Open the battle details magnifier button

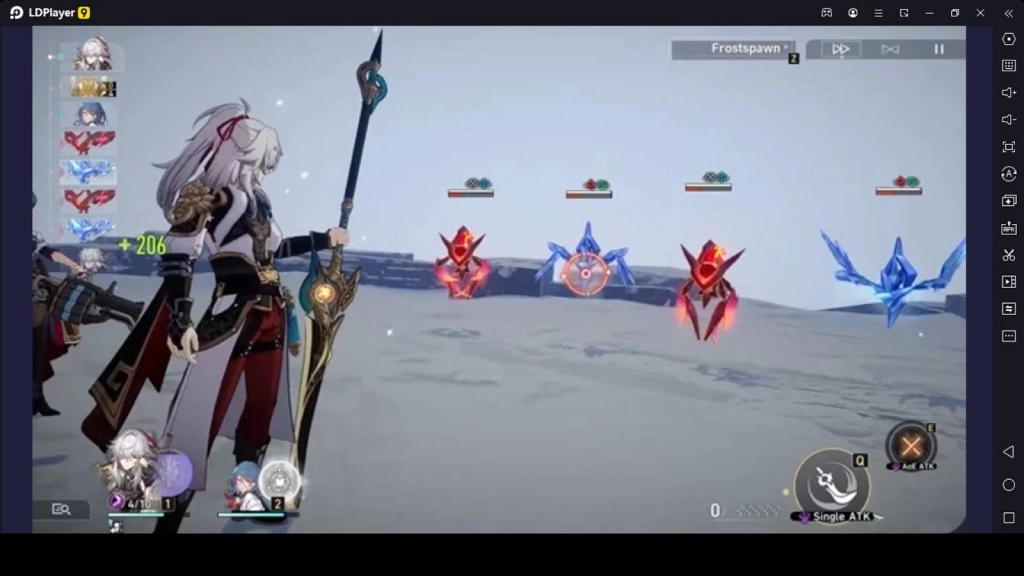click(x=61, y=509)
